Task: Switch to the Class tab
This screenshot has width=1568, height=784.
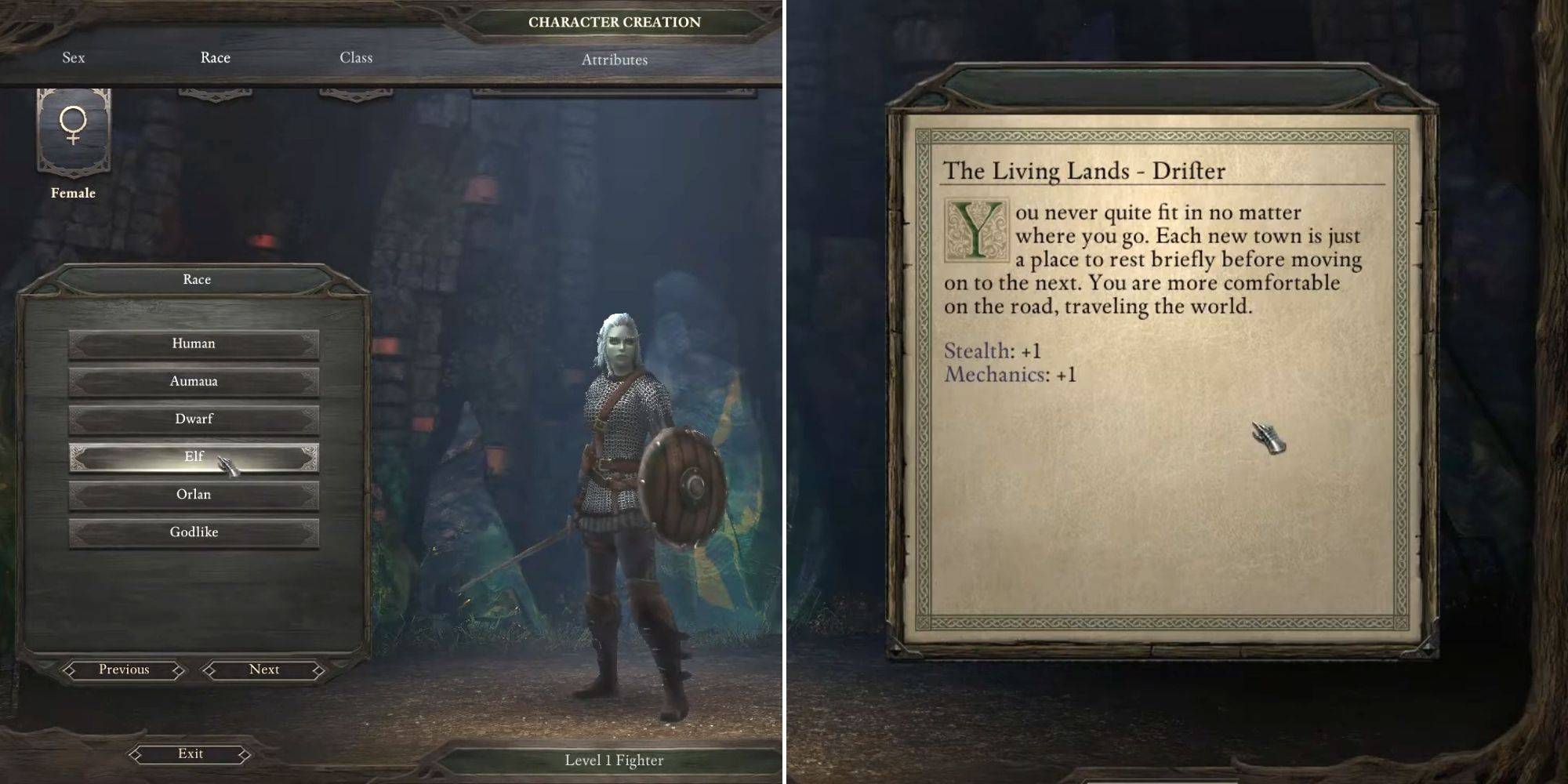Action: 357,57
